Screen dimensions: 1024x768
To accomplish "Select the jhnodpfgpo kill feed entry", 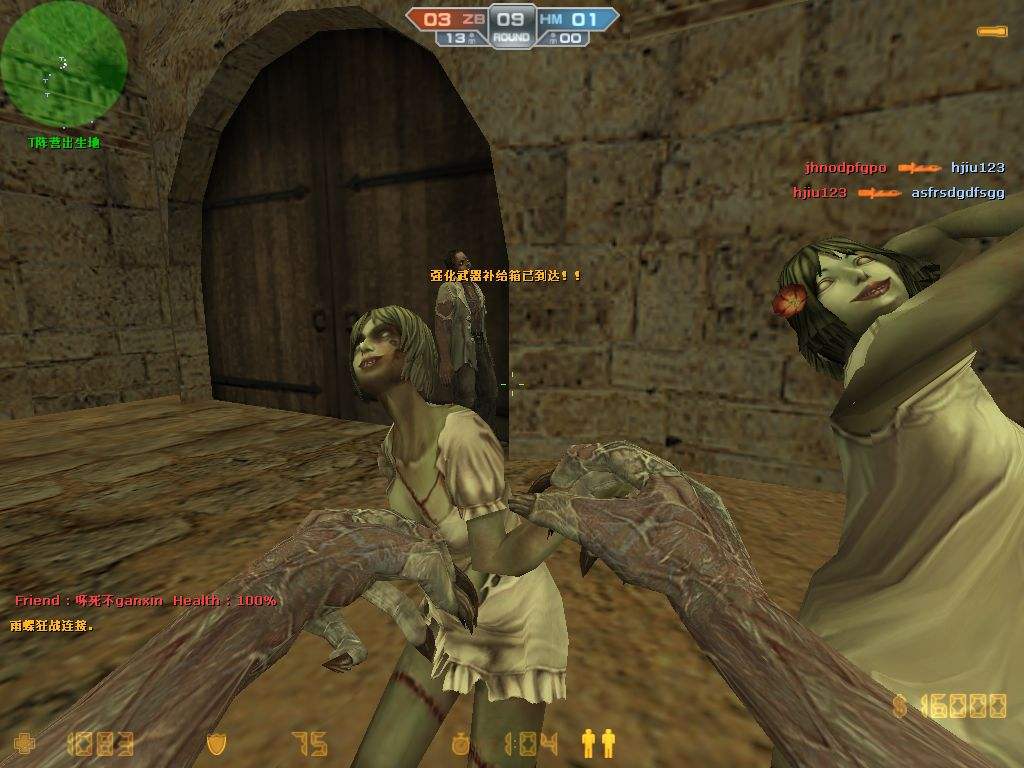I will pos(845,168).
